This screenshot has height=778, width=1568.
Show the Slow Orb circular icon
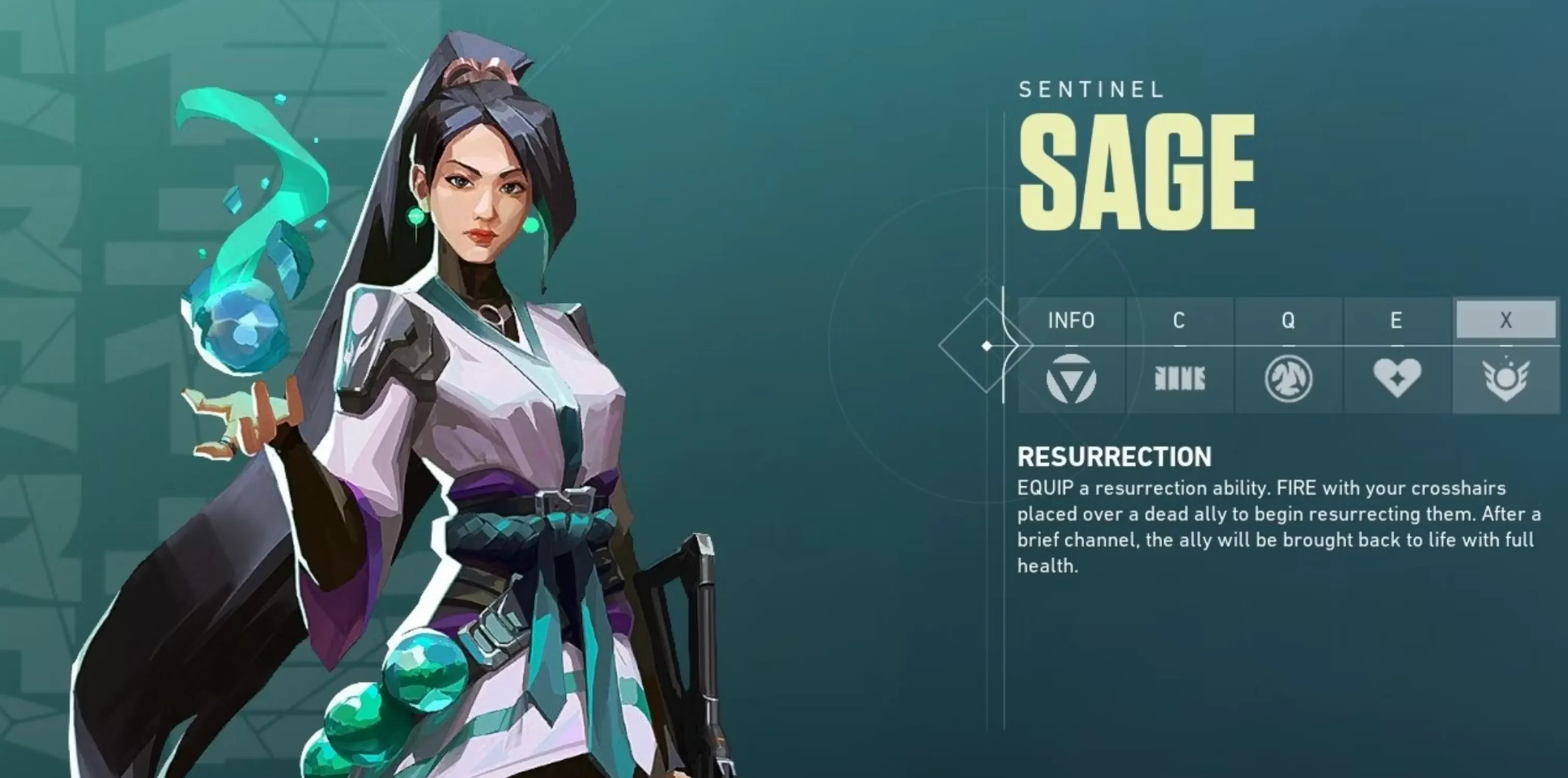(1288, 379)
